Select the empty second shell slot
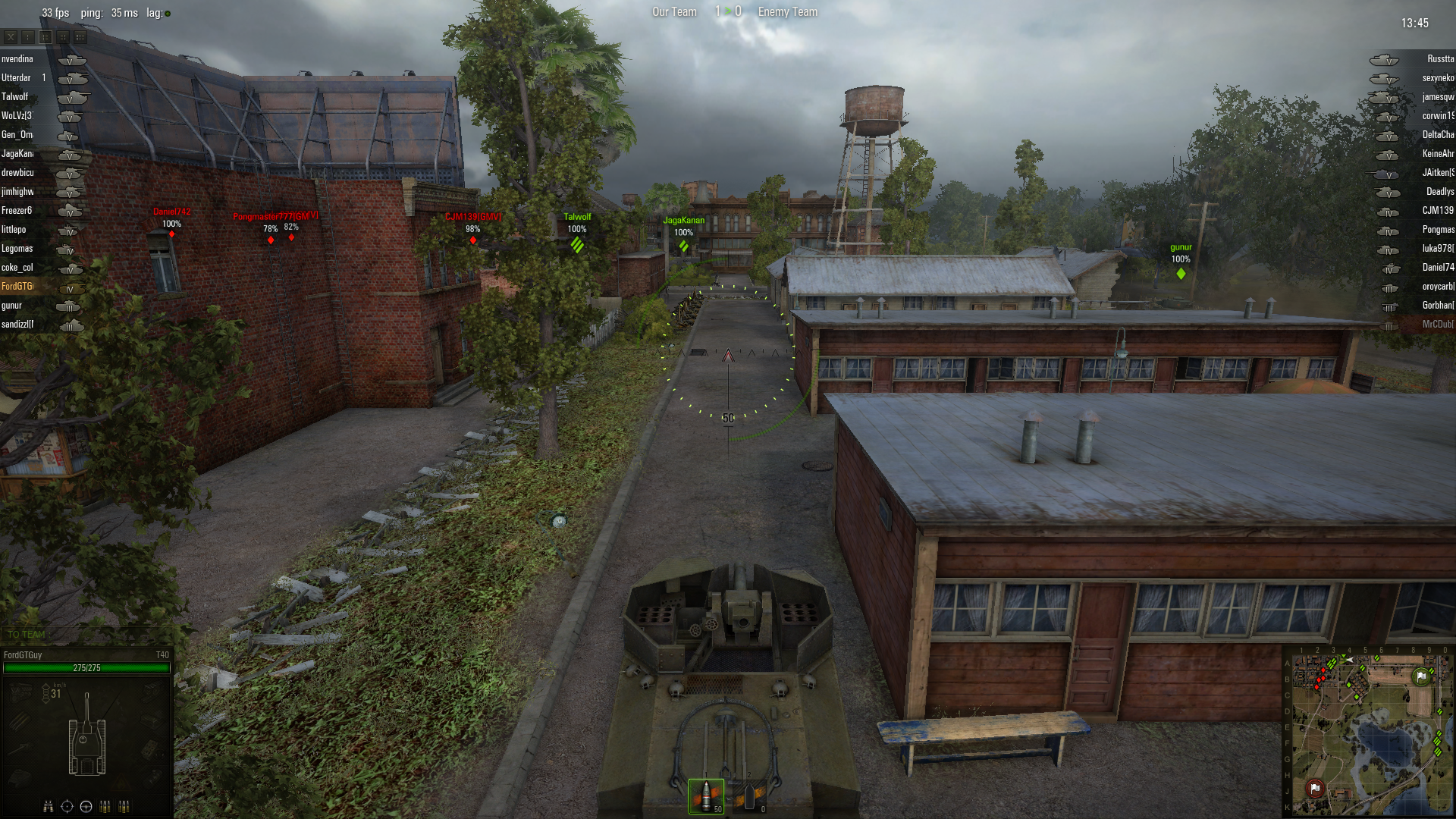Image resolution: width=1456 pixels, height=819 pixels. coord(751,796)
